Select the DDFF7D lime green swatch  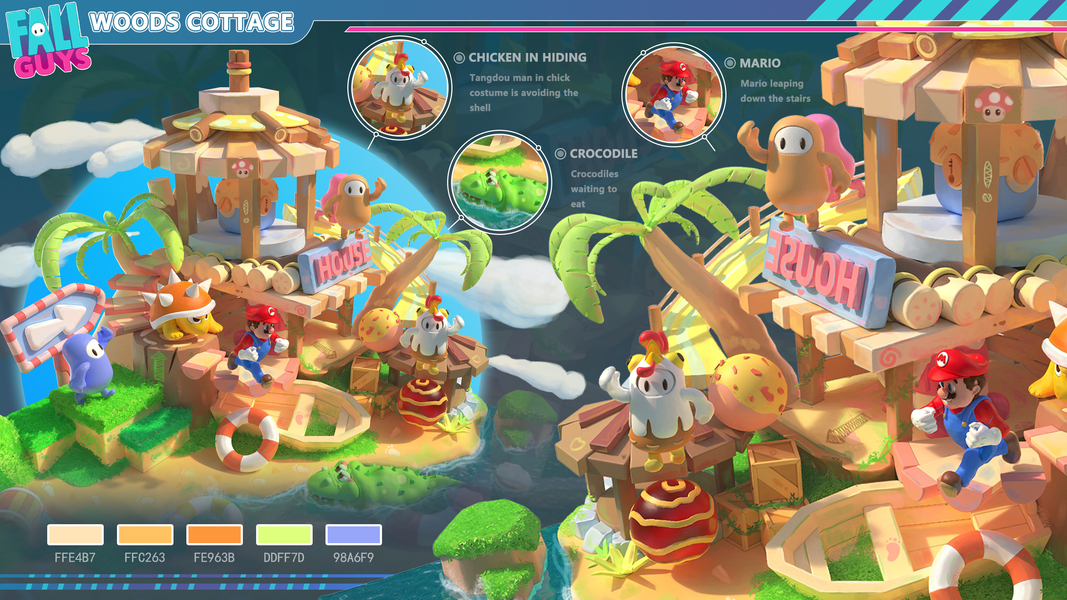point(284,535)
